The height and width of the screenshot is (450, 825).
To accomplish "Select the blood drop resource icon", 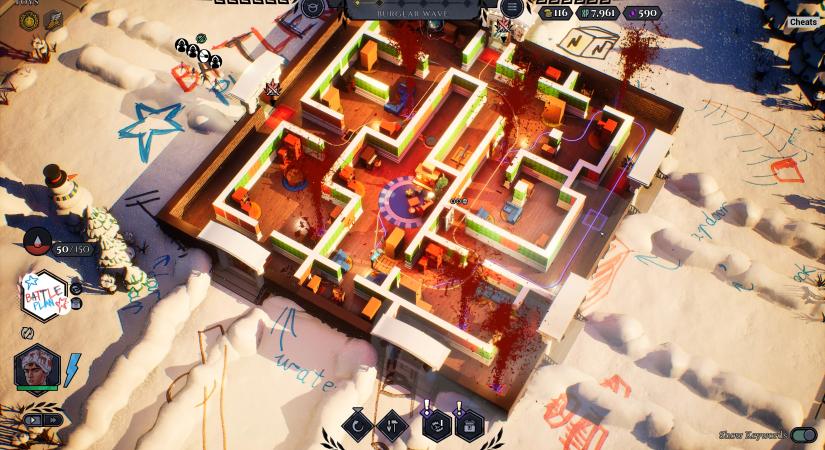I will tap(37, 241).
